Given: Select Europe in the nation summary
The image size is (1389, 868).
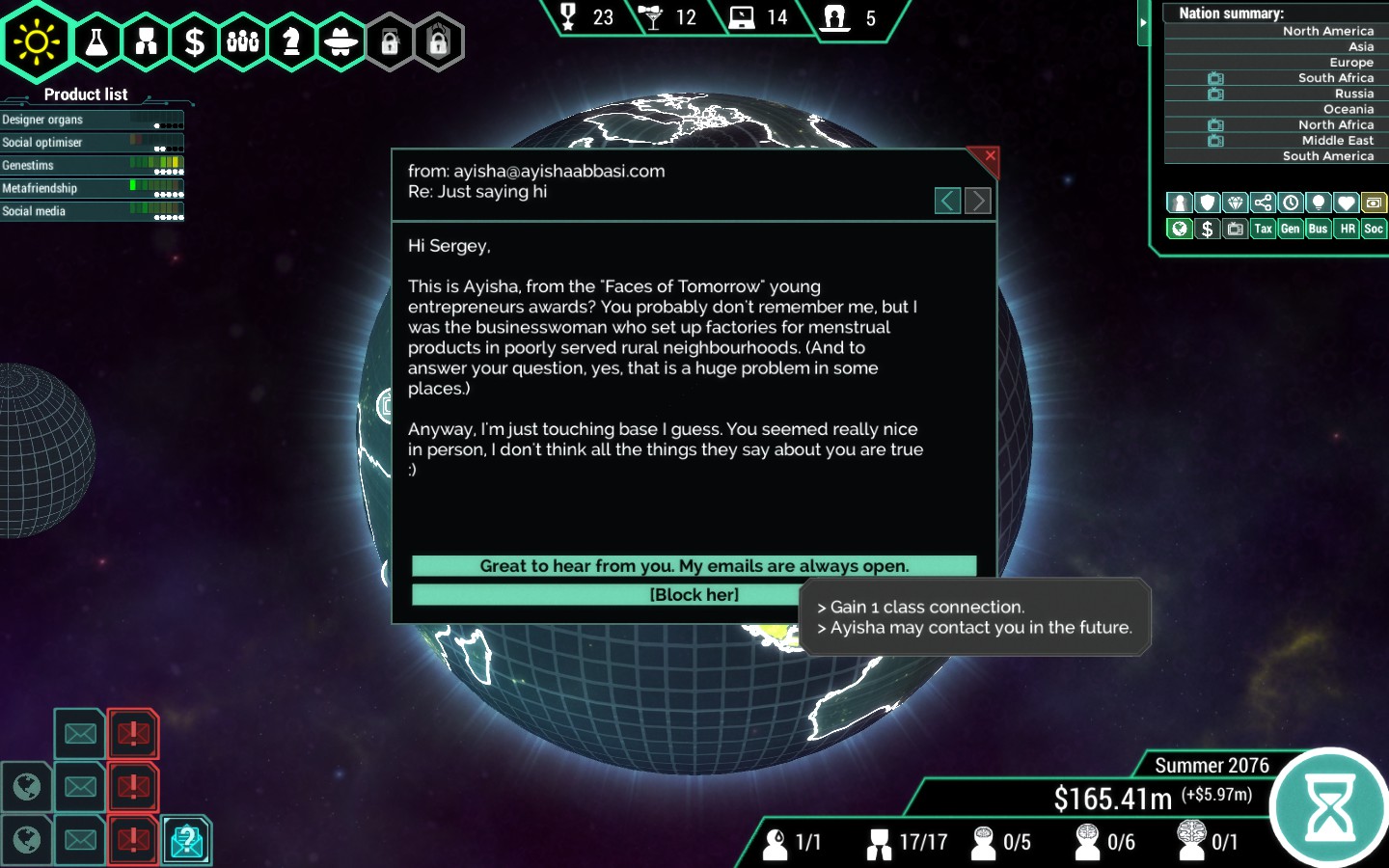Looking at the screenshot, I should click(1350, 63).
